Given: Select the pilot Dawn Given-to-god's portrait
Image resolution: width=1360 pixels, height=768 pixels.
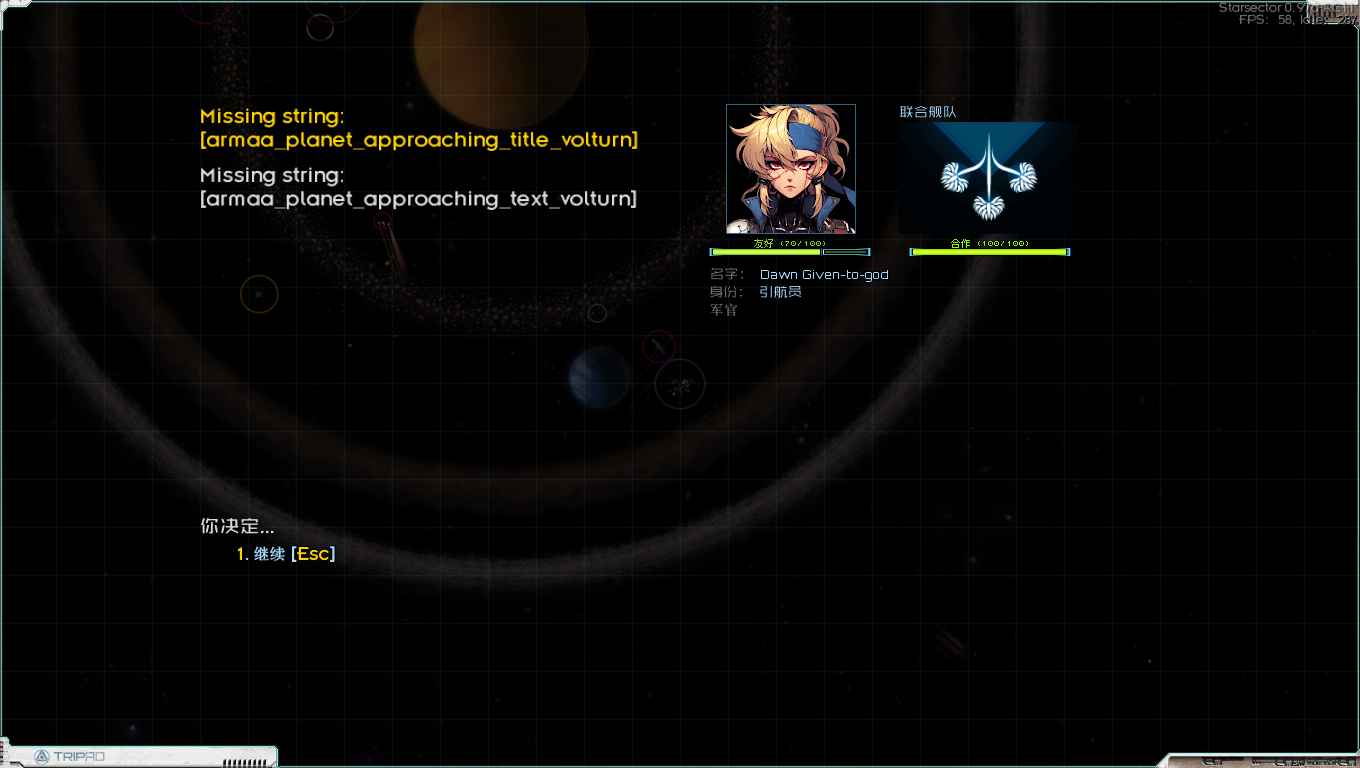Looking at the screenshot, I should (x=790, y=168).
